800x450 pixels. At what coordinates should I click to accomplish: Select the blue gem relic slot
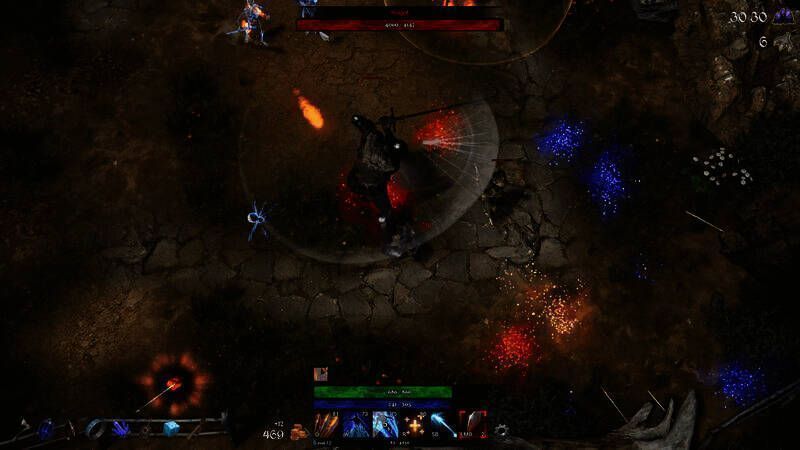[46, 428]
